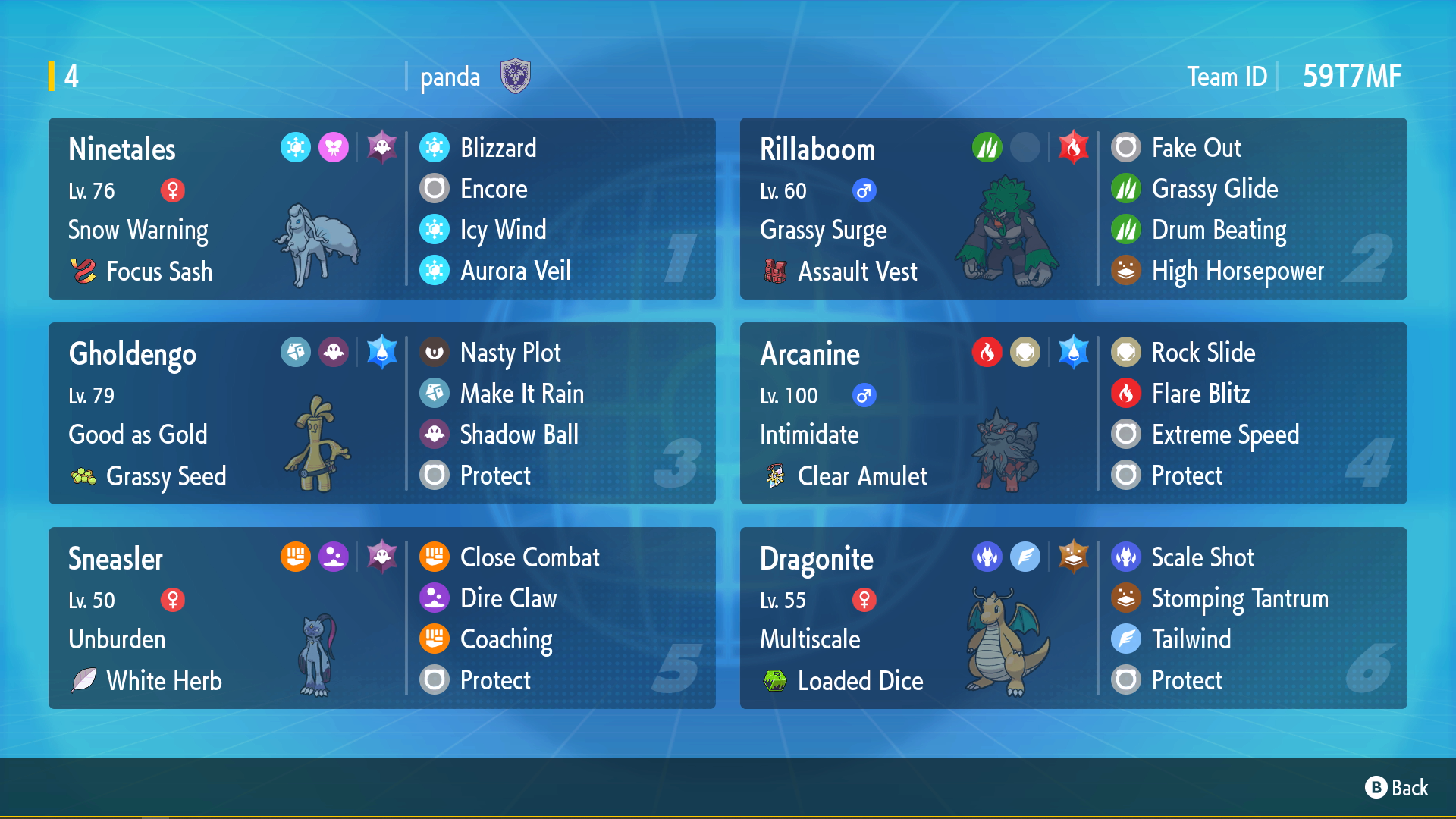Open the Arcanine team card
The image size is (1456, 819).
(x=1073, y=413)
